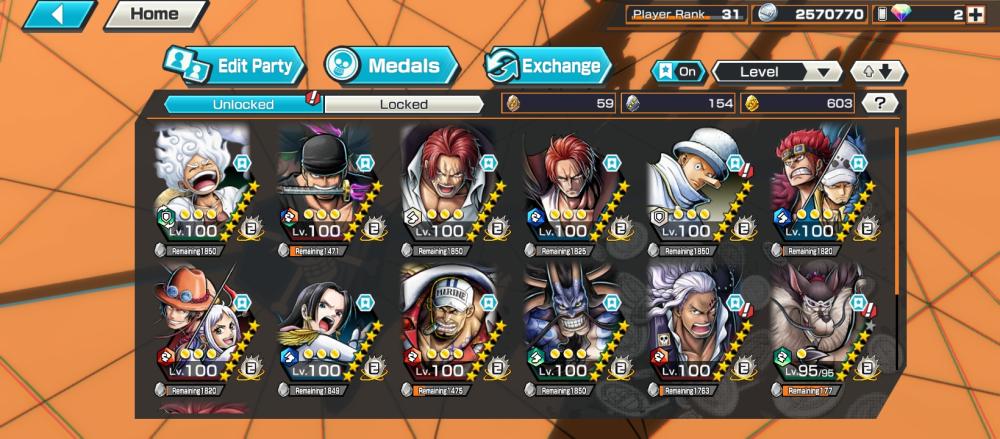Open the Edit Party menu

click(234, 67)
